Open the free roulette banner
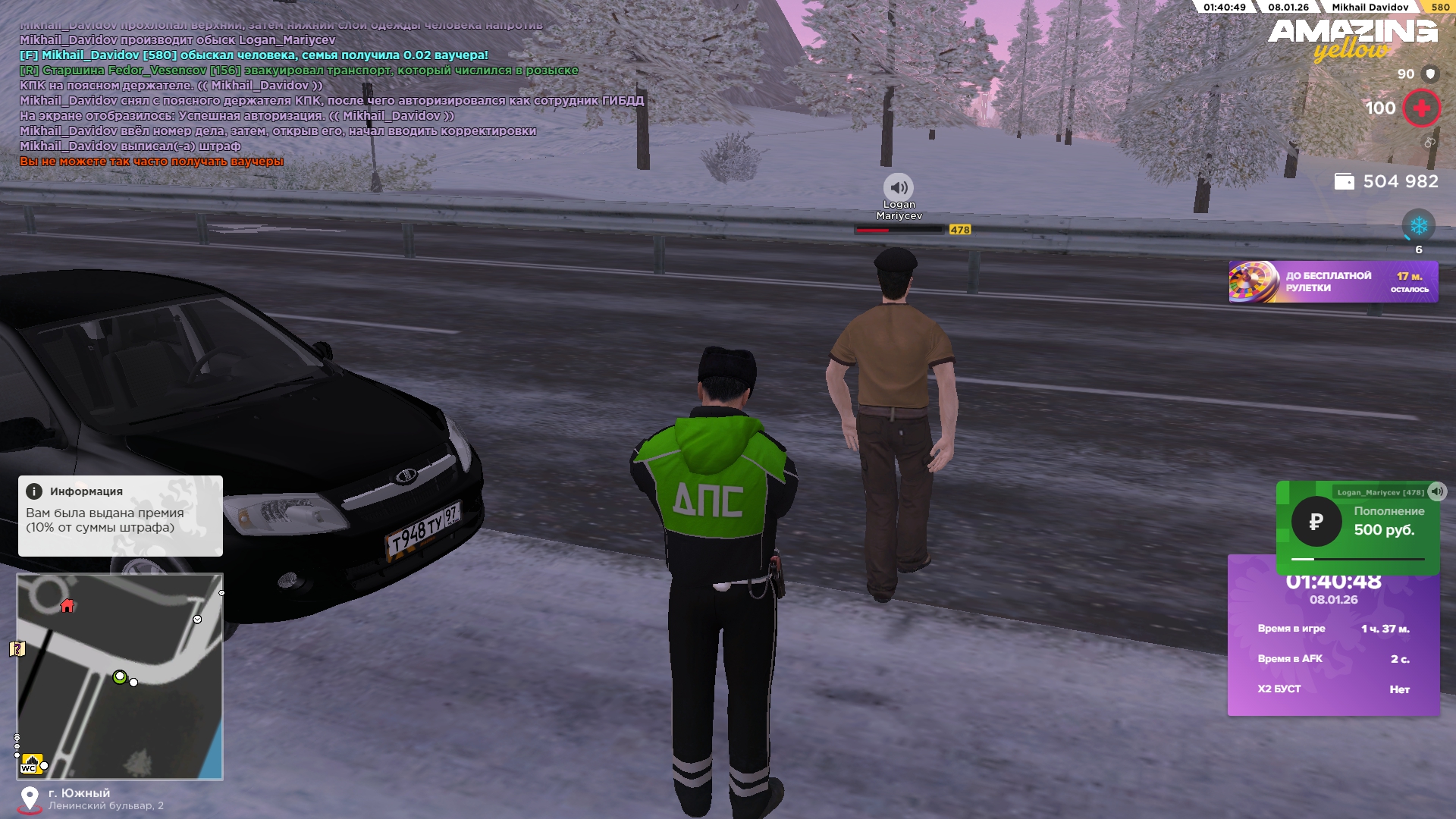This screenshot has width=1456, height=819. tap(1332, 282)
